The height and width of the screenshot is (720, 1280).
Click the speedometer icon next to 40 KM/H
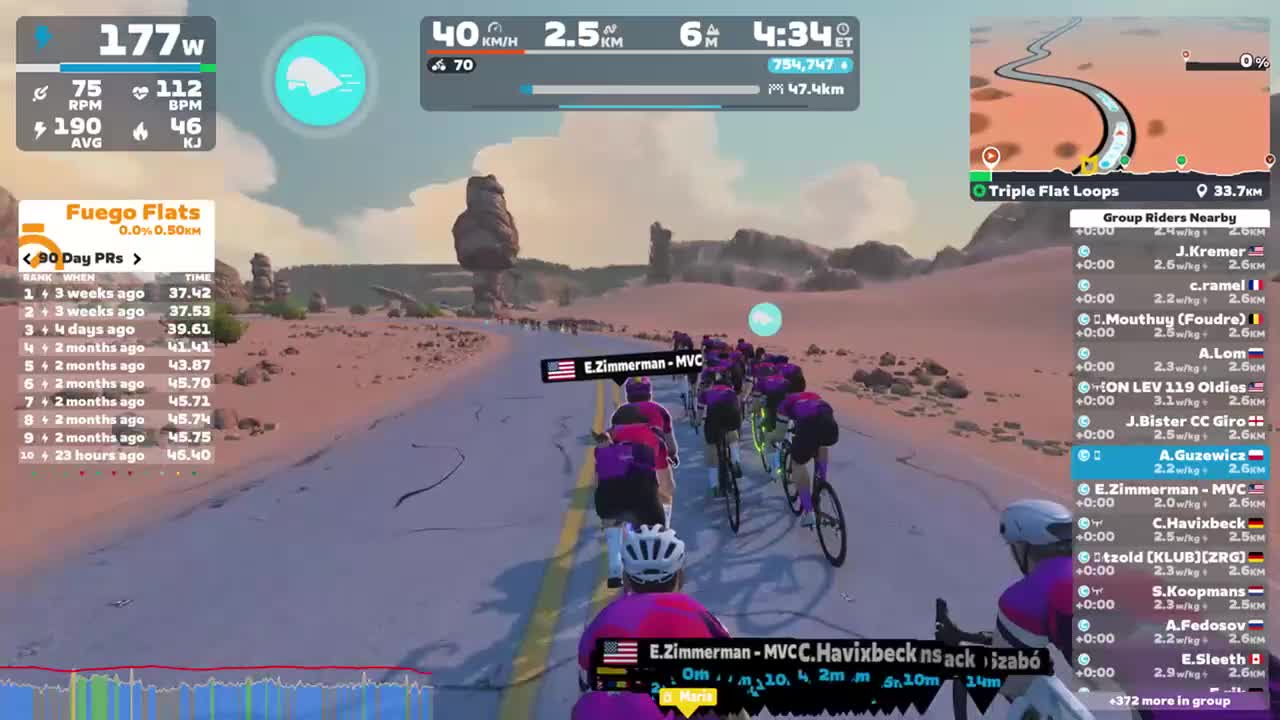(x=493, y=29)
